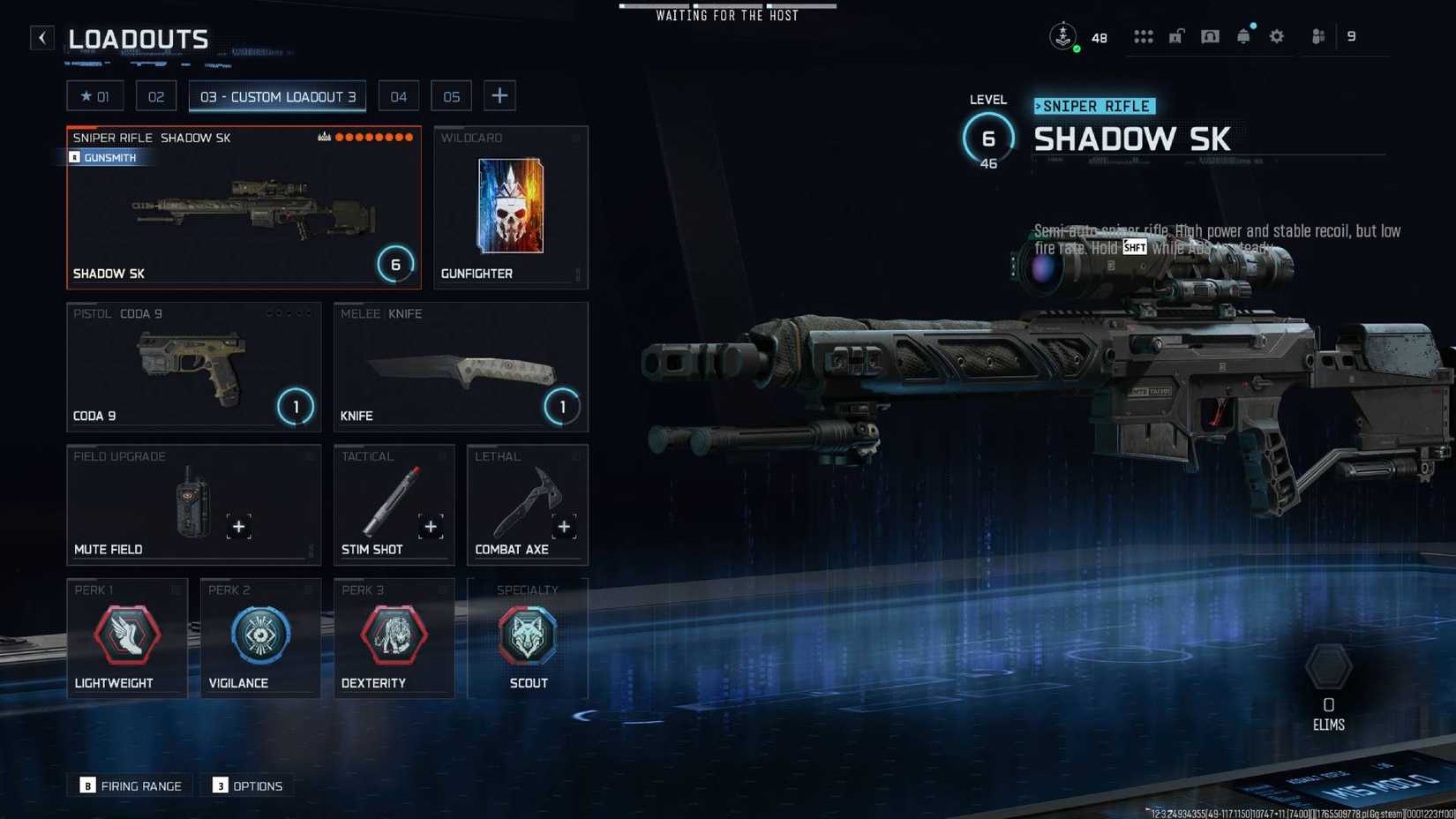Open the Scout specialty icon

[527, 634]
